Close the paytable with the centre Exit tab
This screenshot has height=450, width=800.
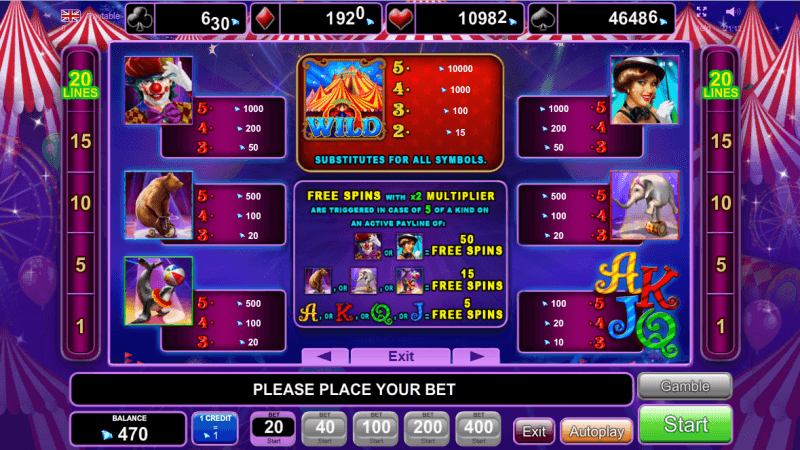click(401, 356)
